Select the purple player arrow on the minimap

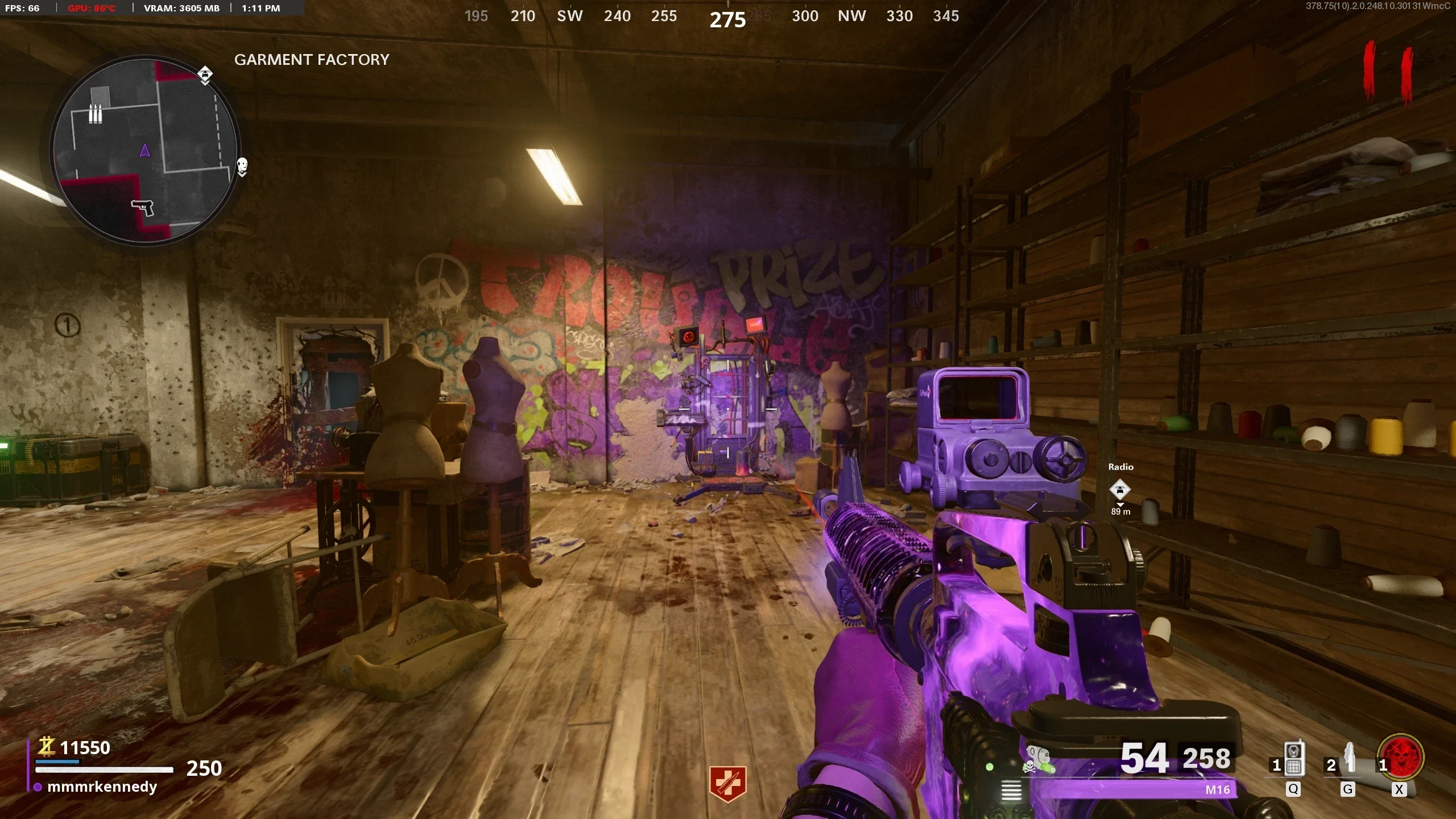(144, 151)
